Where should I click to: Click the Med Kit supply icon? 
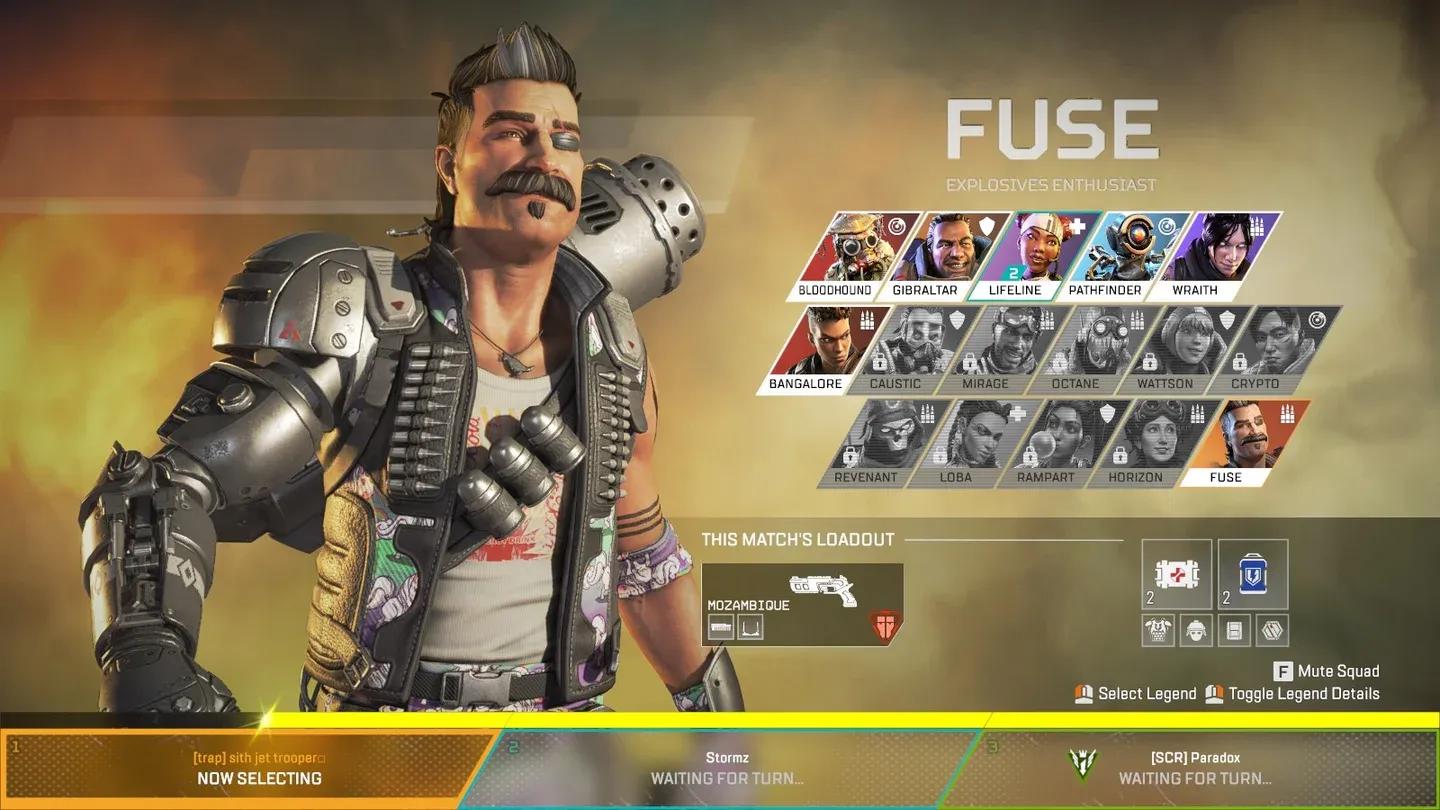1174,573
